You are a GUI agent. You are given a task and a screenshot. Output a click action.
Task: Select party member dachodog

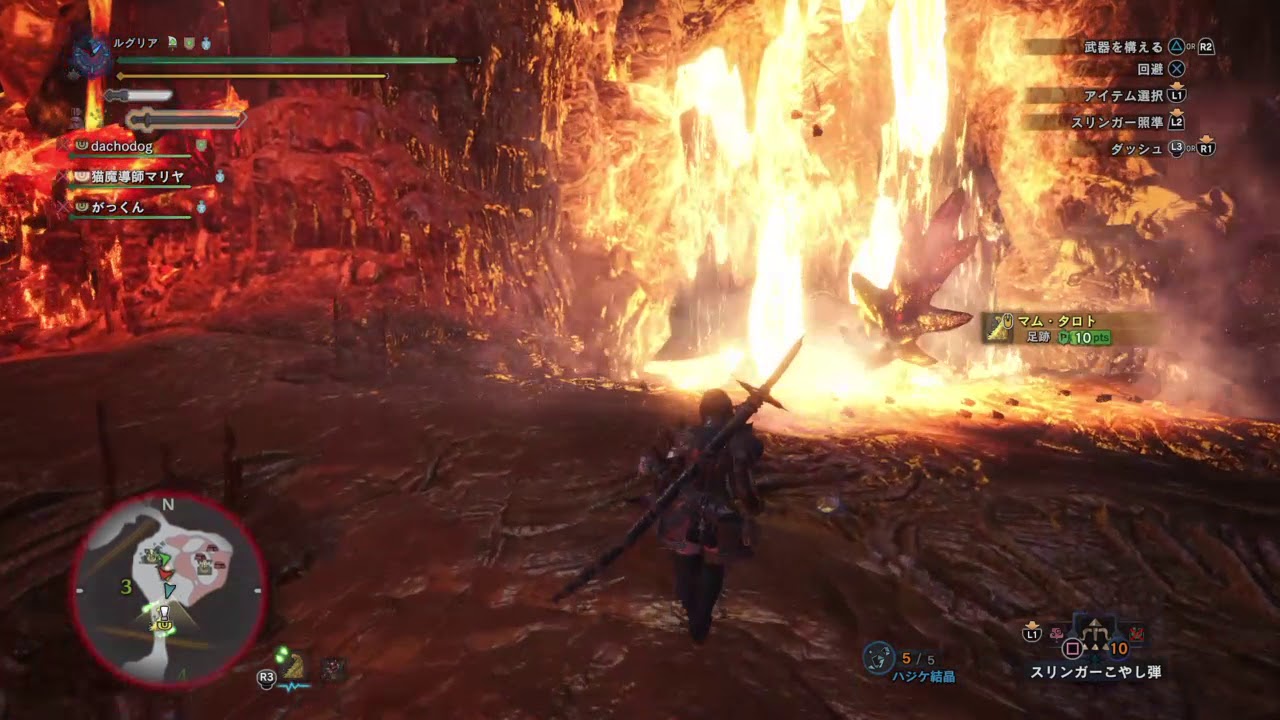tap(121, 146)
